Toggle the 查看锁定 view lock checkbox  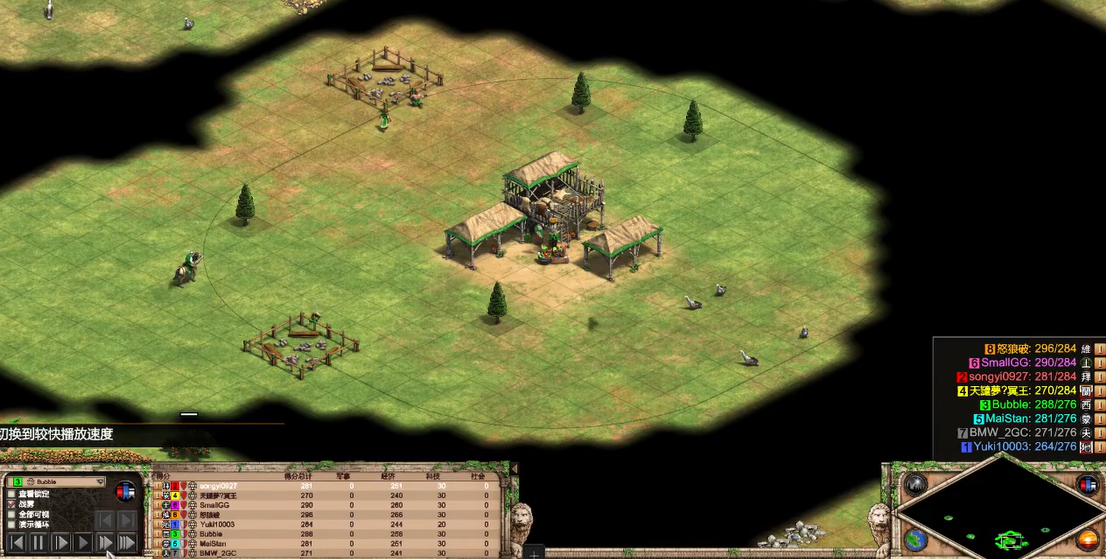click(11, 494)
